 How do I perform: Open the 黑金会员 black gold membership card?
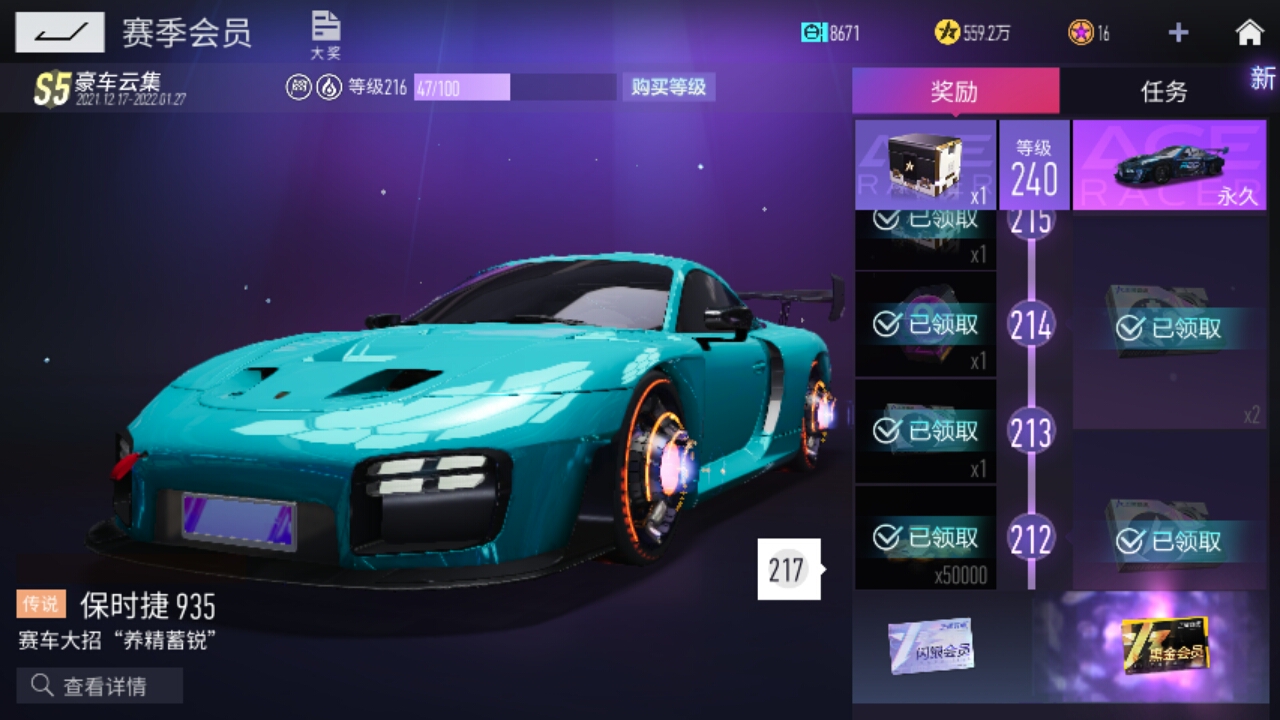pyautogui.click(x=1164, y=645)
